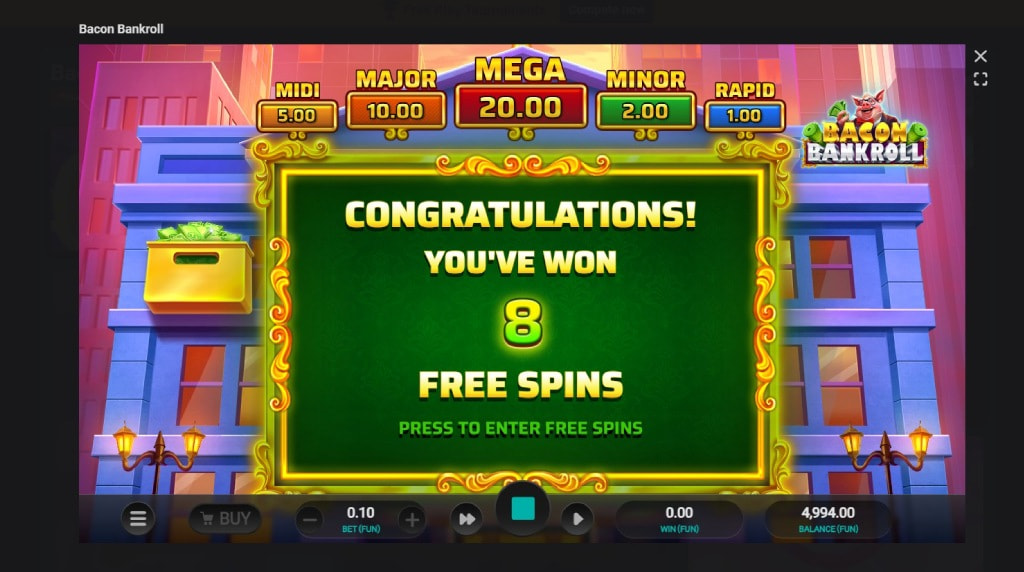The height and width of the screenshot is (572, 1024).
Task: Decrease the bet with the minus button
Action: [310, 518]
